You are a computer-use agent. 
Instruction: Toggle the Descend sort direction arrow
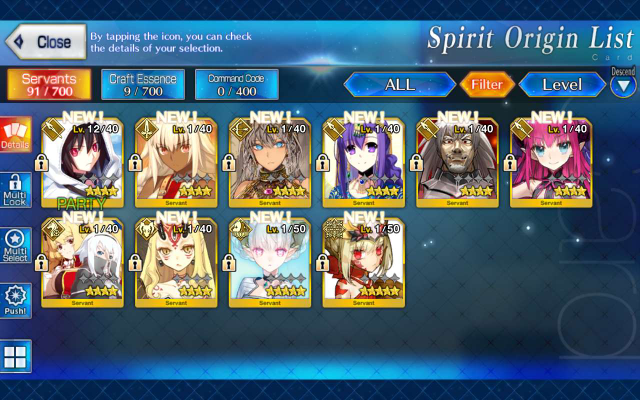point(623,86)
